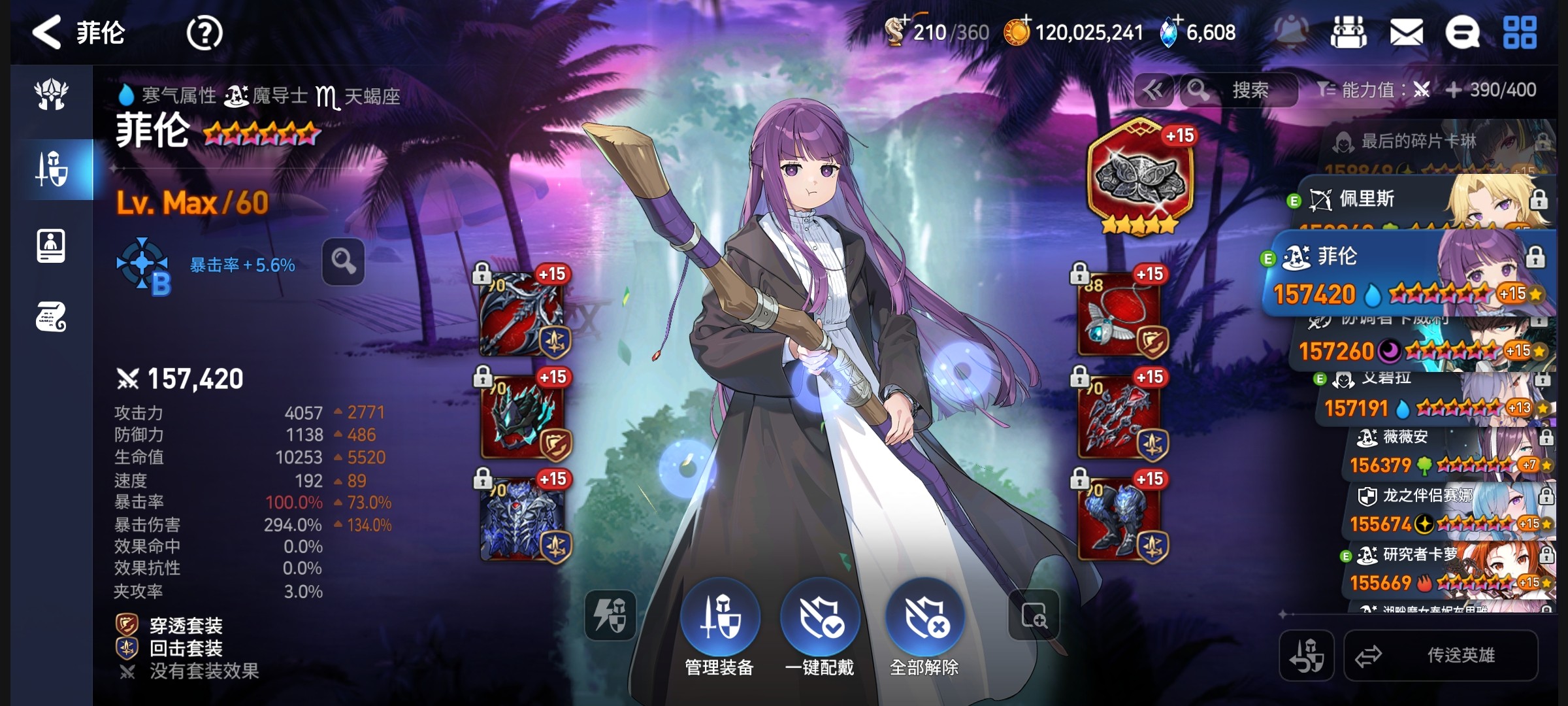1568x706 pixels.
Task: Select the equipped red sword weapon slot
Action: point(521,315)
